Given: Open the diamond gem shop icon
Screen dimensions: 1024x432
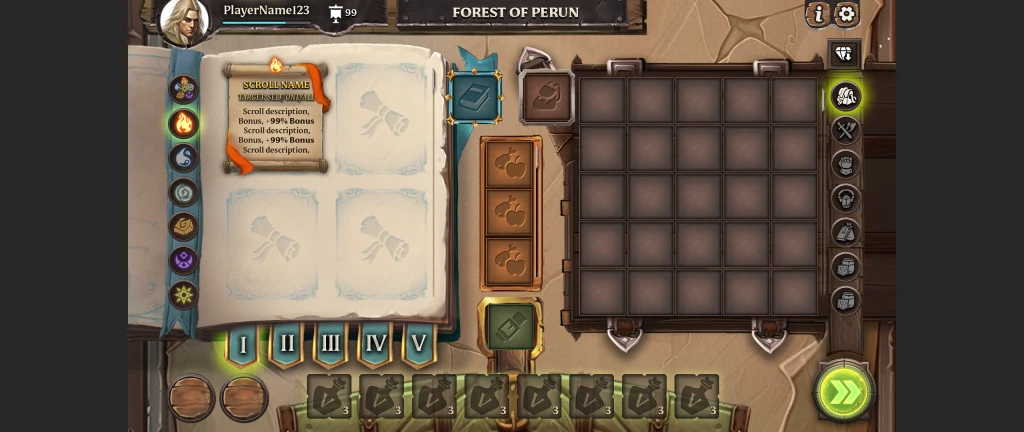Looking at the screenshot, I should (x=845, y=54).
